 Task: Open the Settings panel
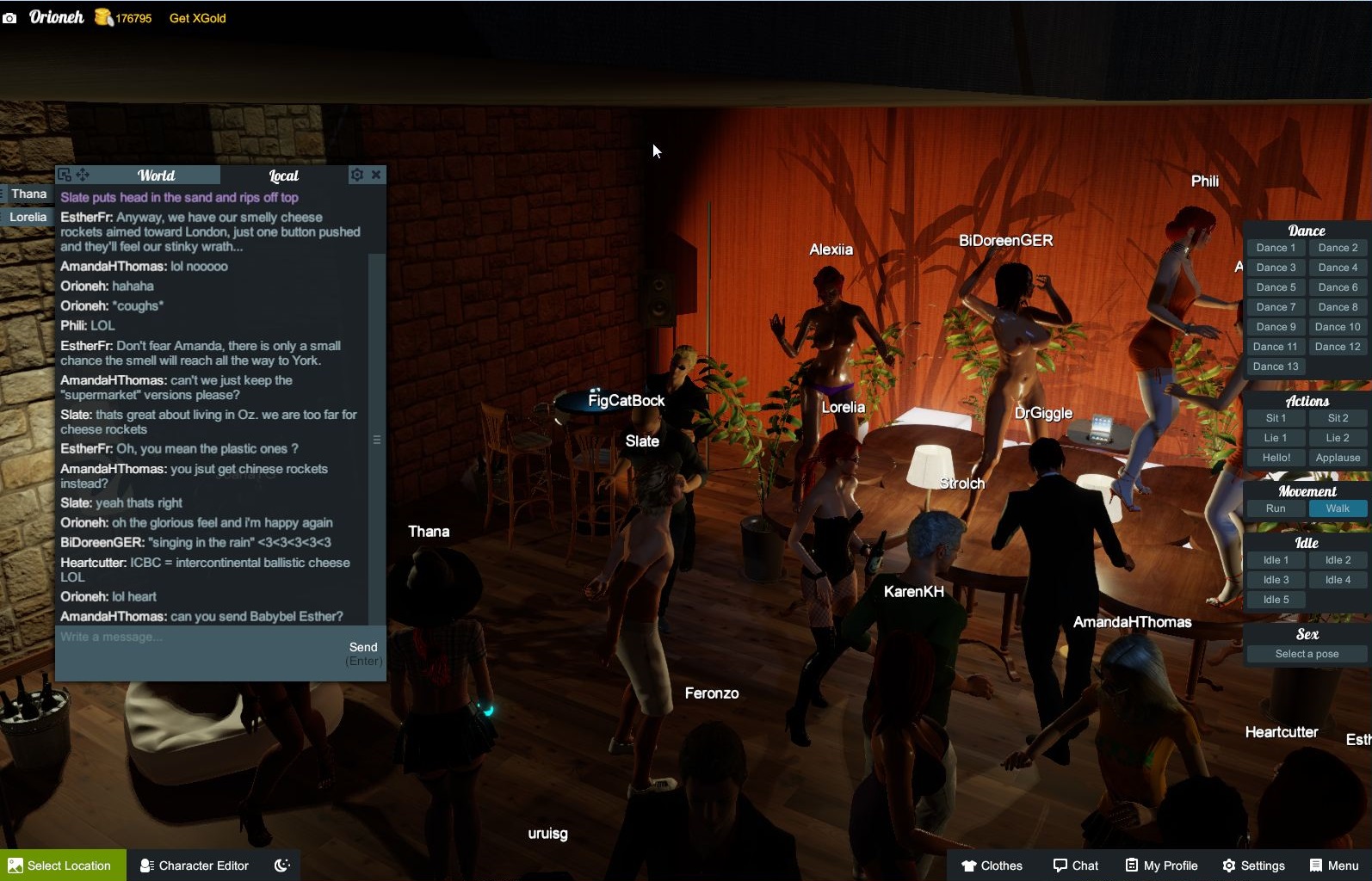tap(1253, 866)
